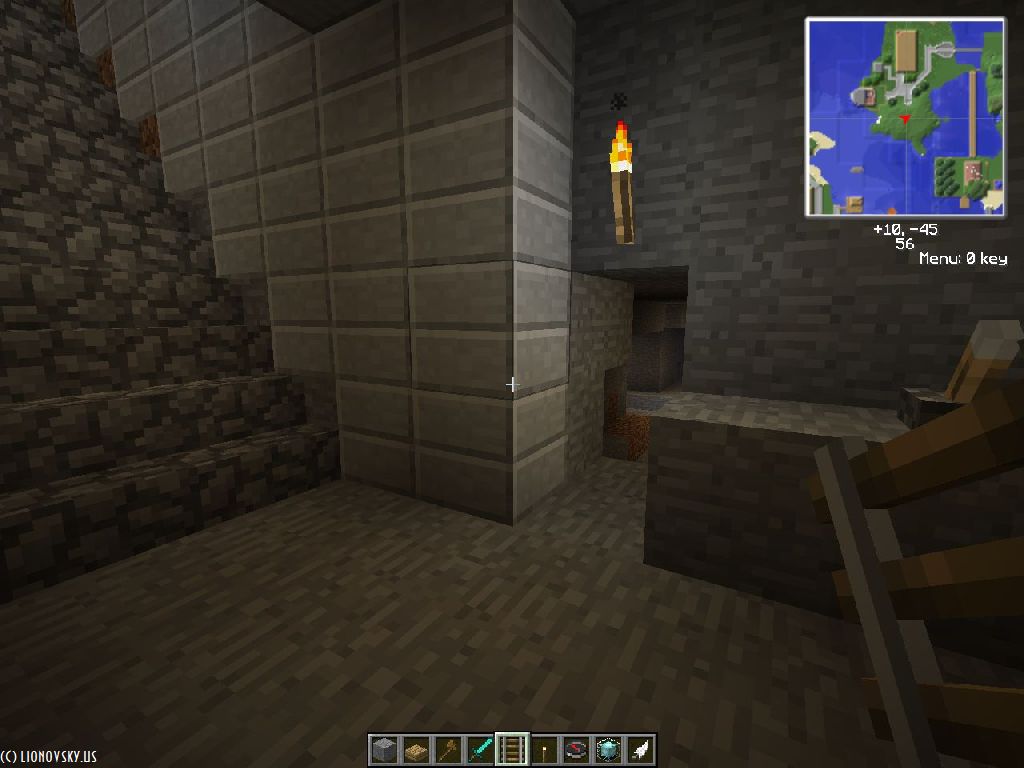The image size is (1024, 768).
Task: Click the minimap in the corner
Action: point(905,117)
